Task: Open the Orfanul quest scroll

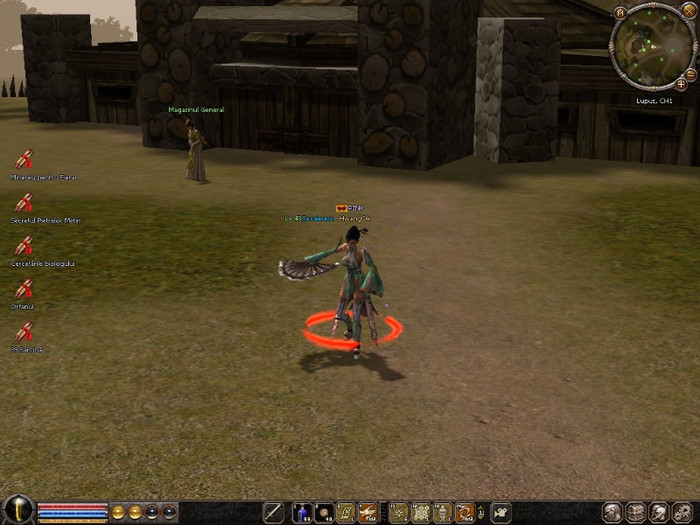Action: pyautogui.click(x=23, y=289)
